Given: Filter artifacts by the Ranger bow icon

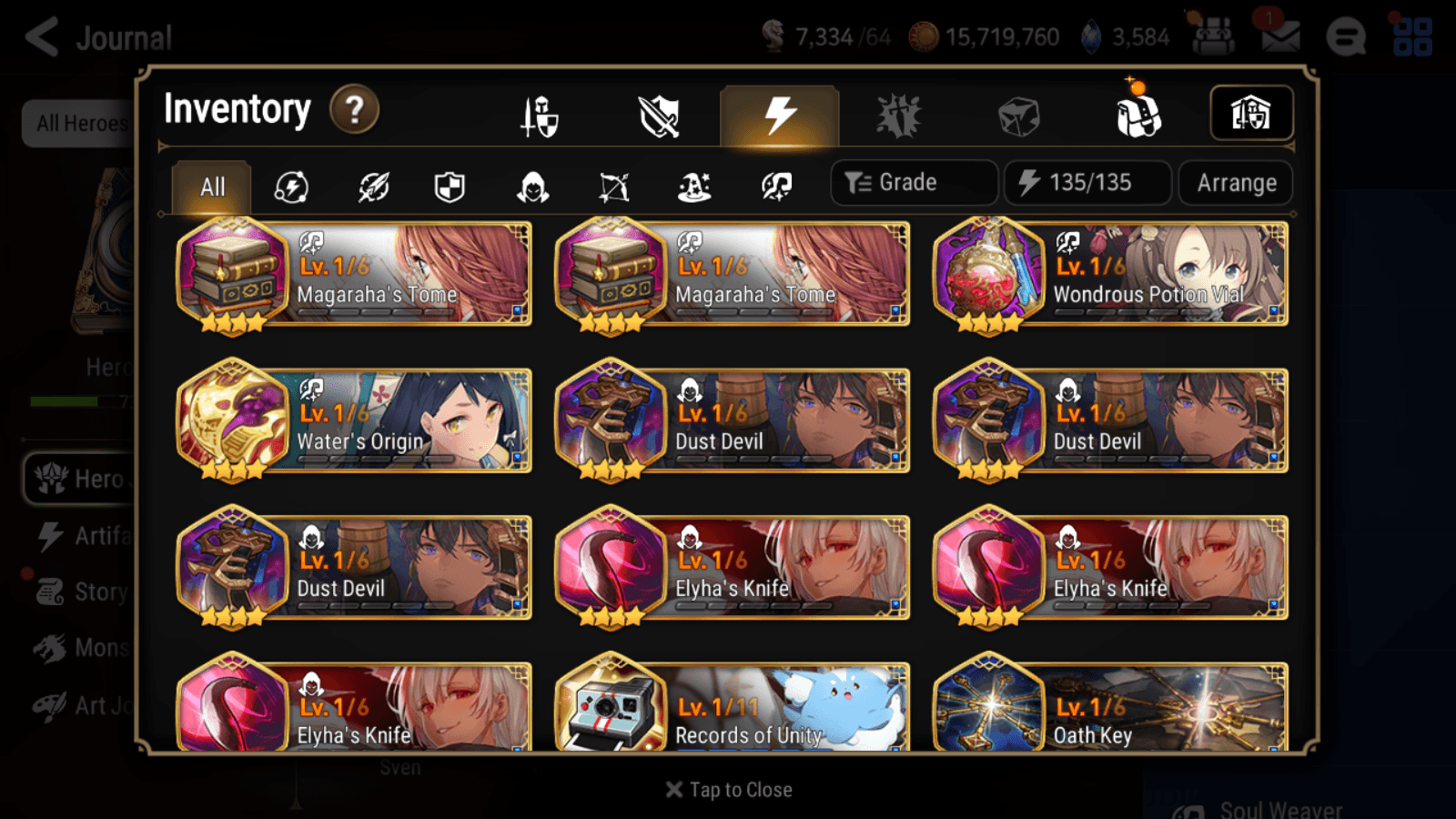Looking at the screenshot, I should 616,187.
